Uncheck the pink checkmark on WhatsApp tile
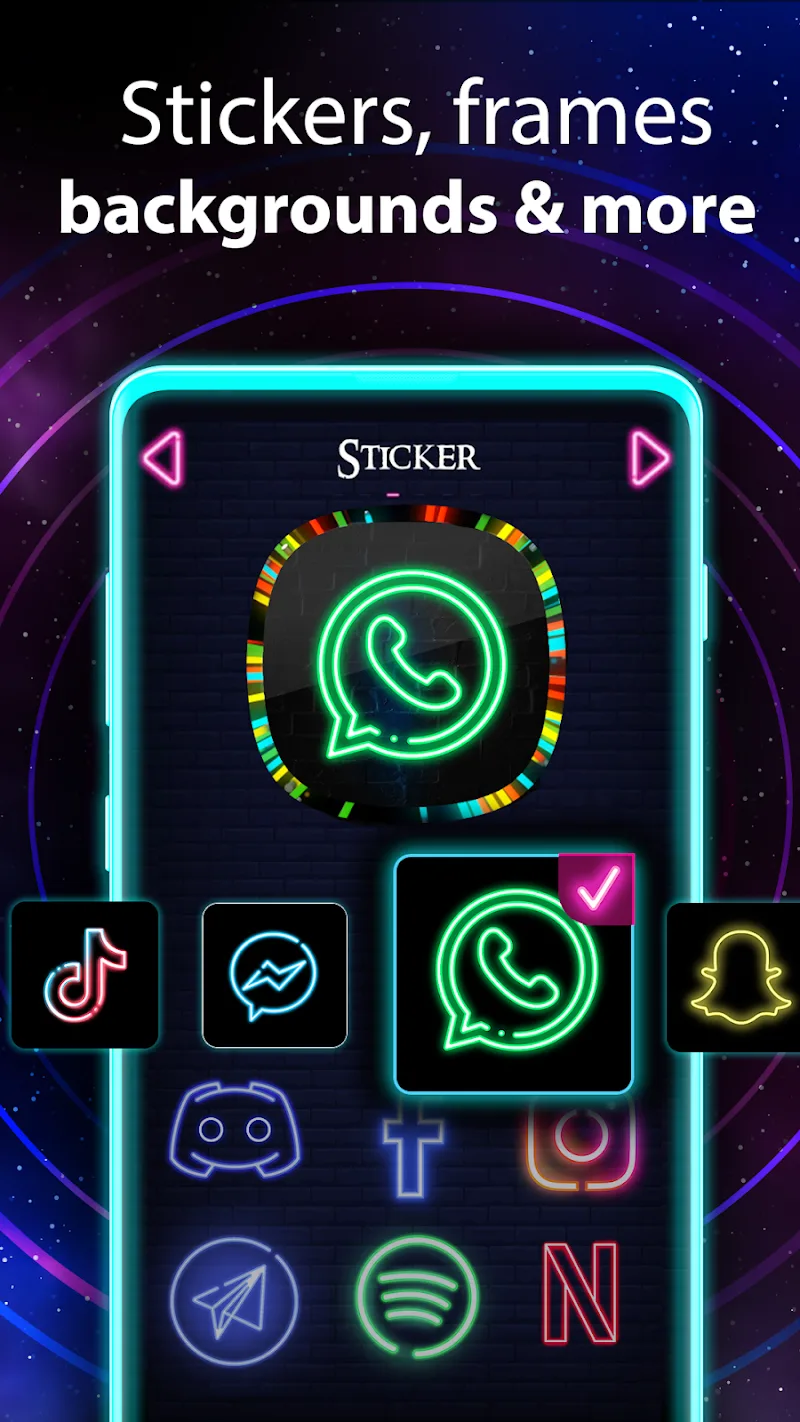The width and height of the screenshot is (800, 1422). coord(598,885)
